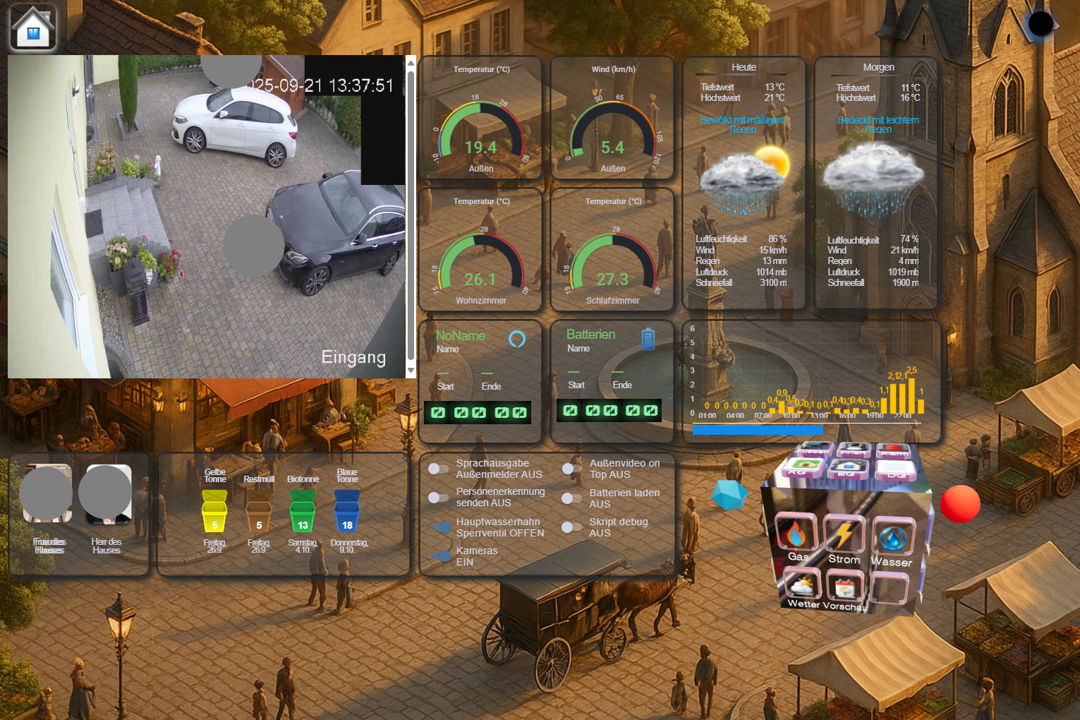Click the blue gem left of the cube
The image size is (1080, 720).
(x=729, y=494)
